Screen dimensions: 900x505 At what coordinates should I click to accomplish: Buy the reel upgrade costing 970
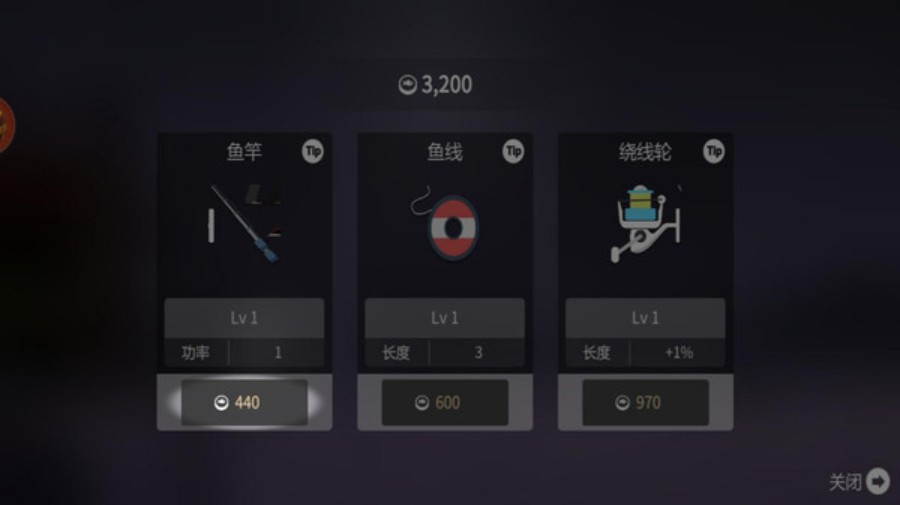pos(645,402)
